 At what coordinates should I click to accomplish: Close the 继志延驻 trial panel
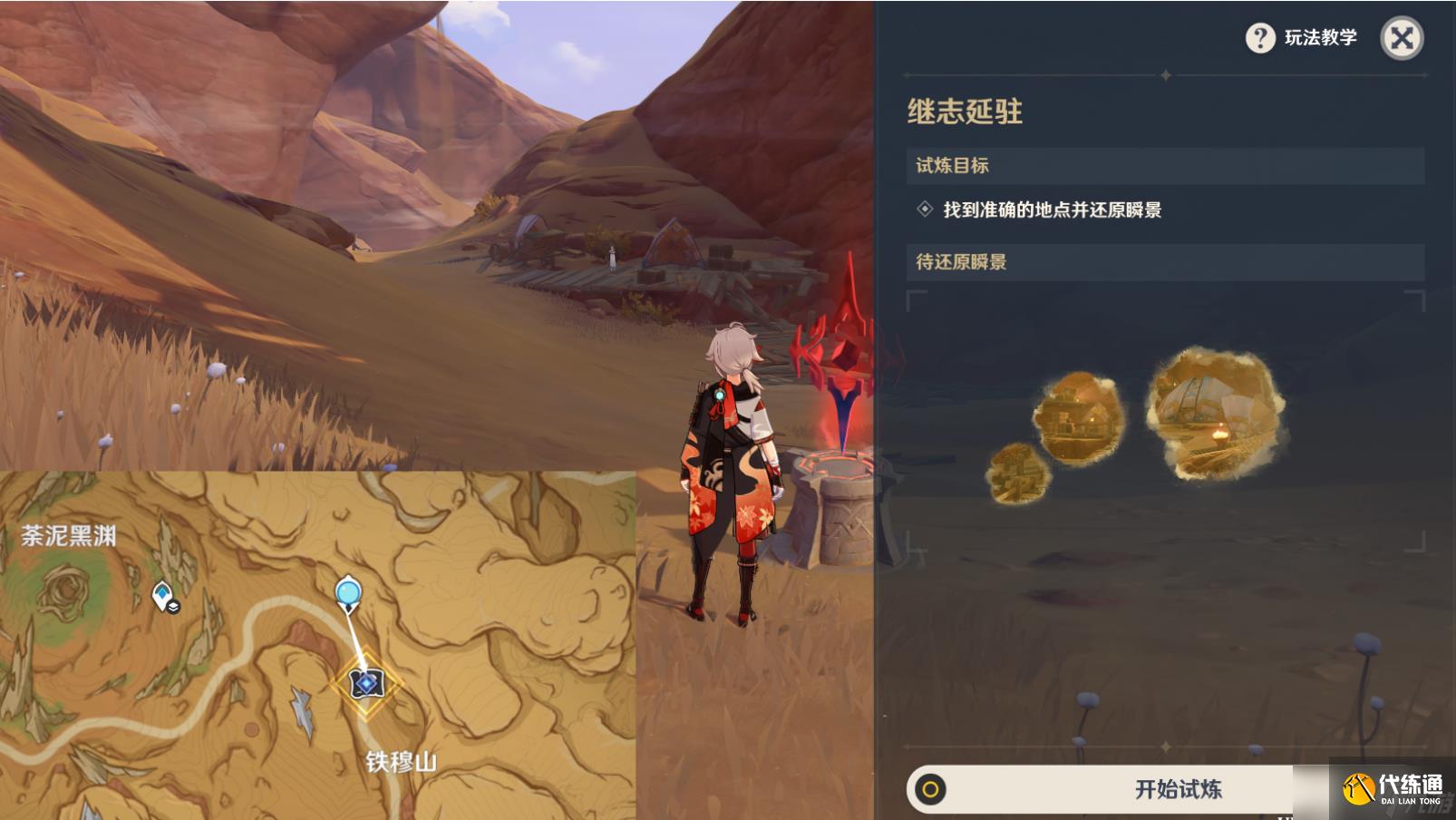click(x=1402, y=39)
